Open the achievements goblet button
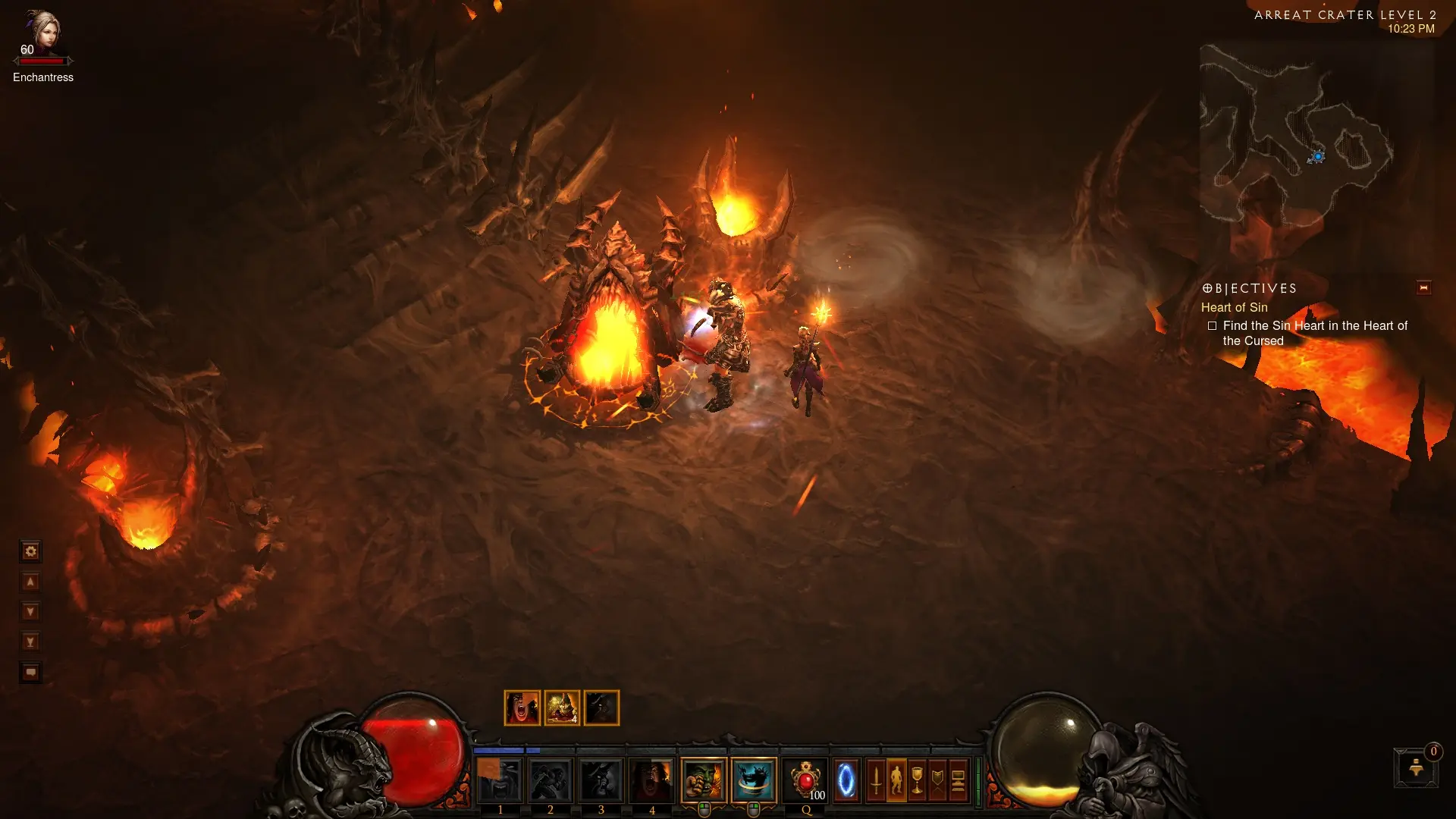The height and width of the screenshot is (819, 1456). pyautogui.click(x=917, y=780)
